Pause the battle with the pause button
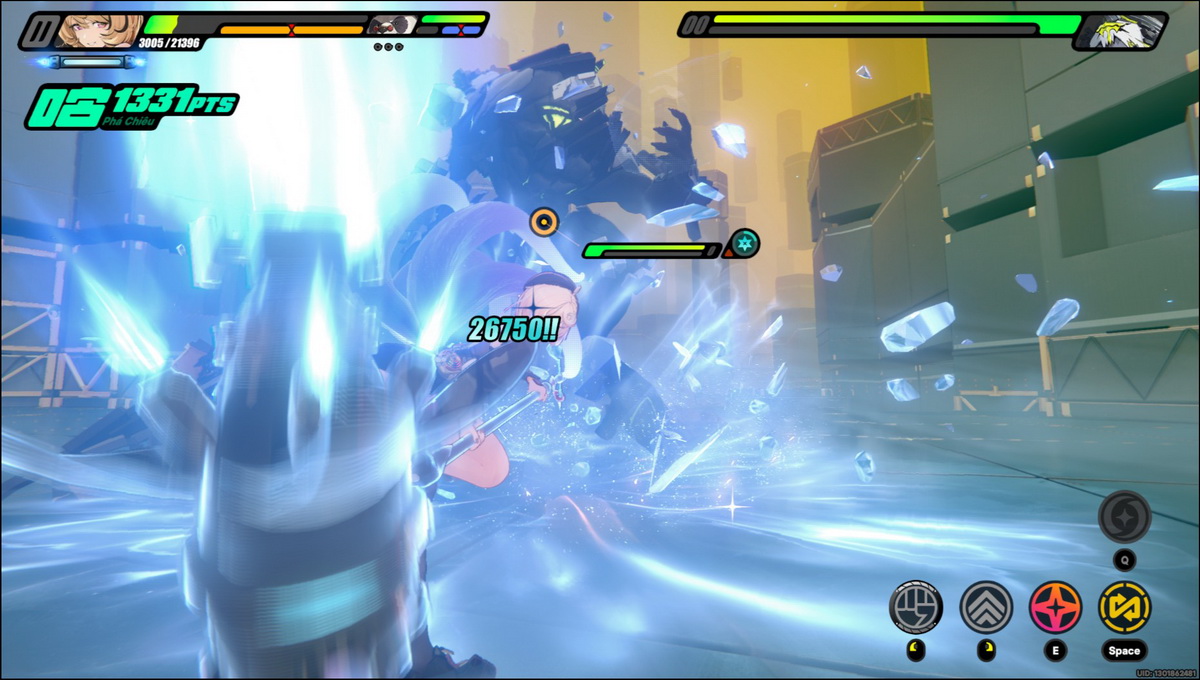Image resolution: width=1200 pixels, height=680 pixels. [x=38, y=31]
